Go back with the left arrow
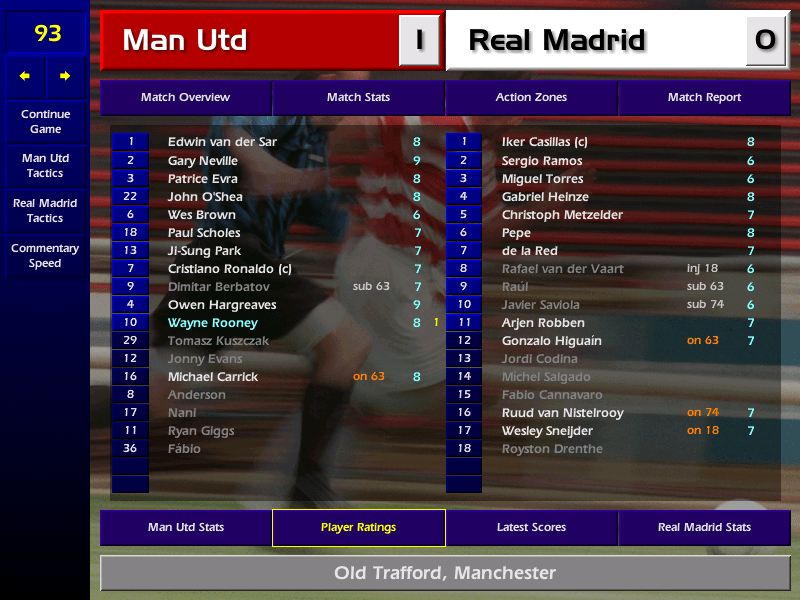Viewport: 800px width, 600px height. (25, 76)
